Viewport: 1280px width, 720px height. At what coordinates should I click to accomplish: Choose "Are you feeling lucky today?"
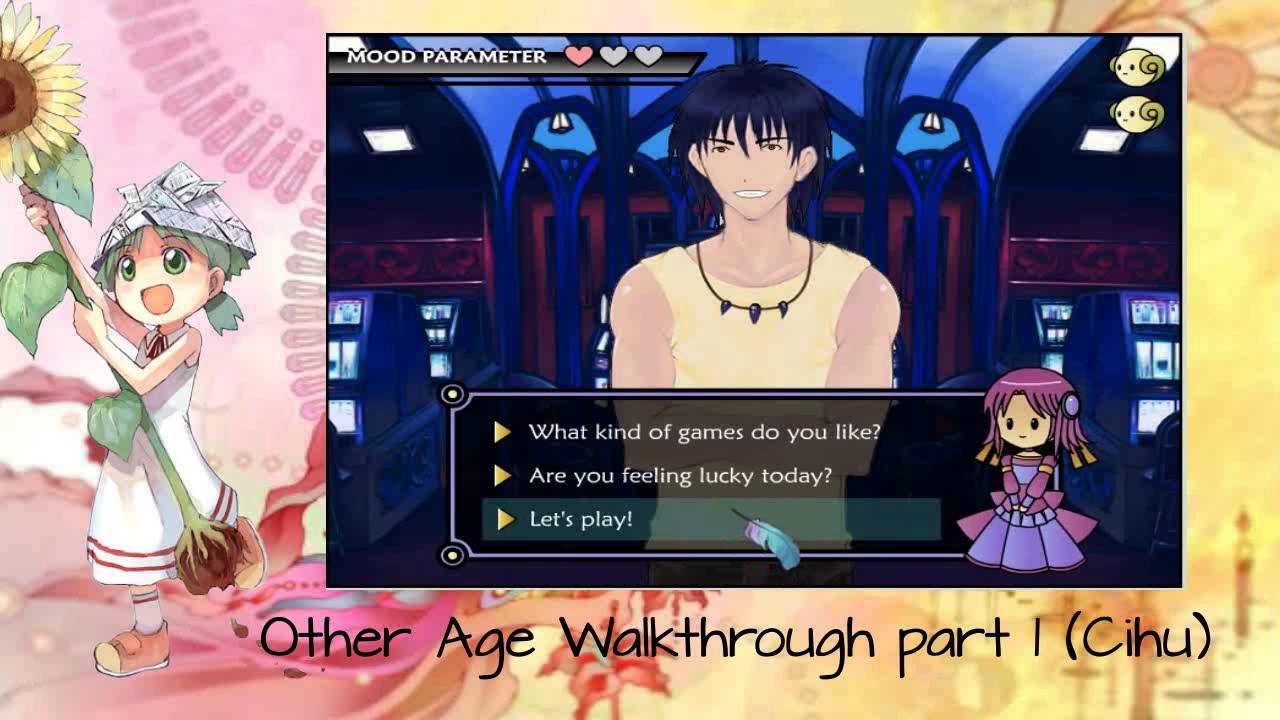coord(680,476)
